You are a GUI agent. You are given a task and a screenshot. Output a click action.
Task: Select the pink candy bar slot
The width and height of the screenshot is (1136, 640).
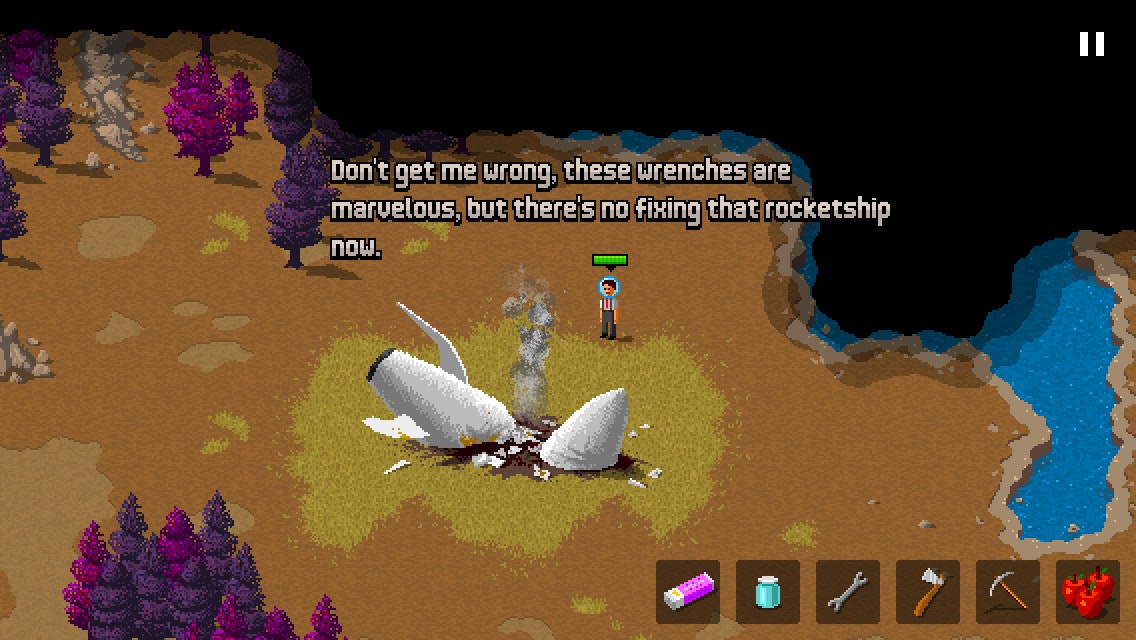688,592
